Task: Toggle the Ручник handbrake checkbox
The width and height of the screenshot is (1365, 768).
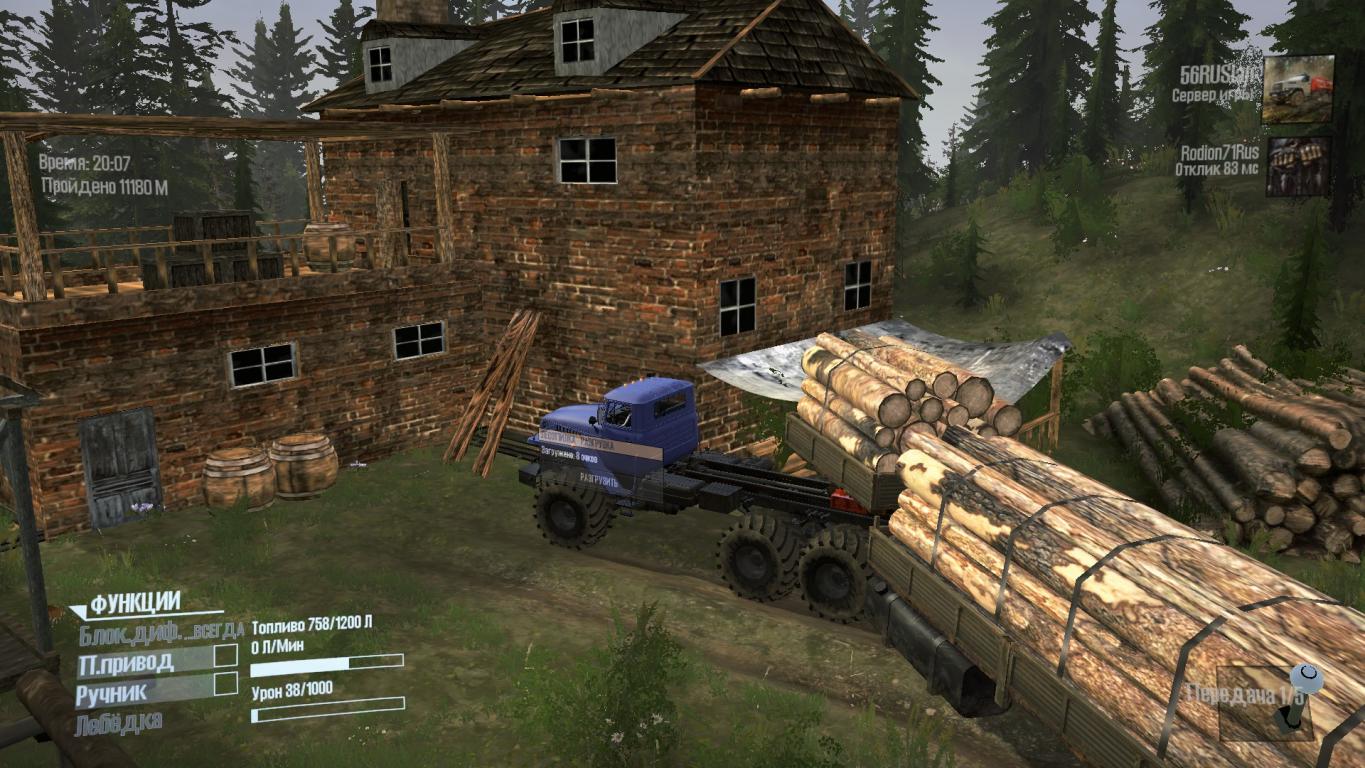Action: click(x=226, y=684)
